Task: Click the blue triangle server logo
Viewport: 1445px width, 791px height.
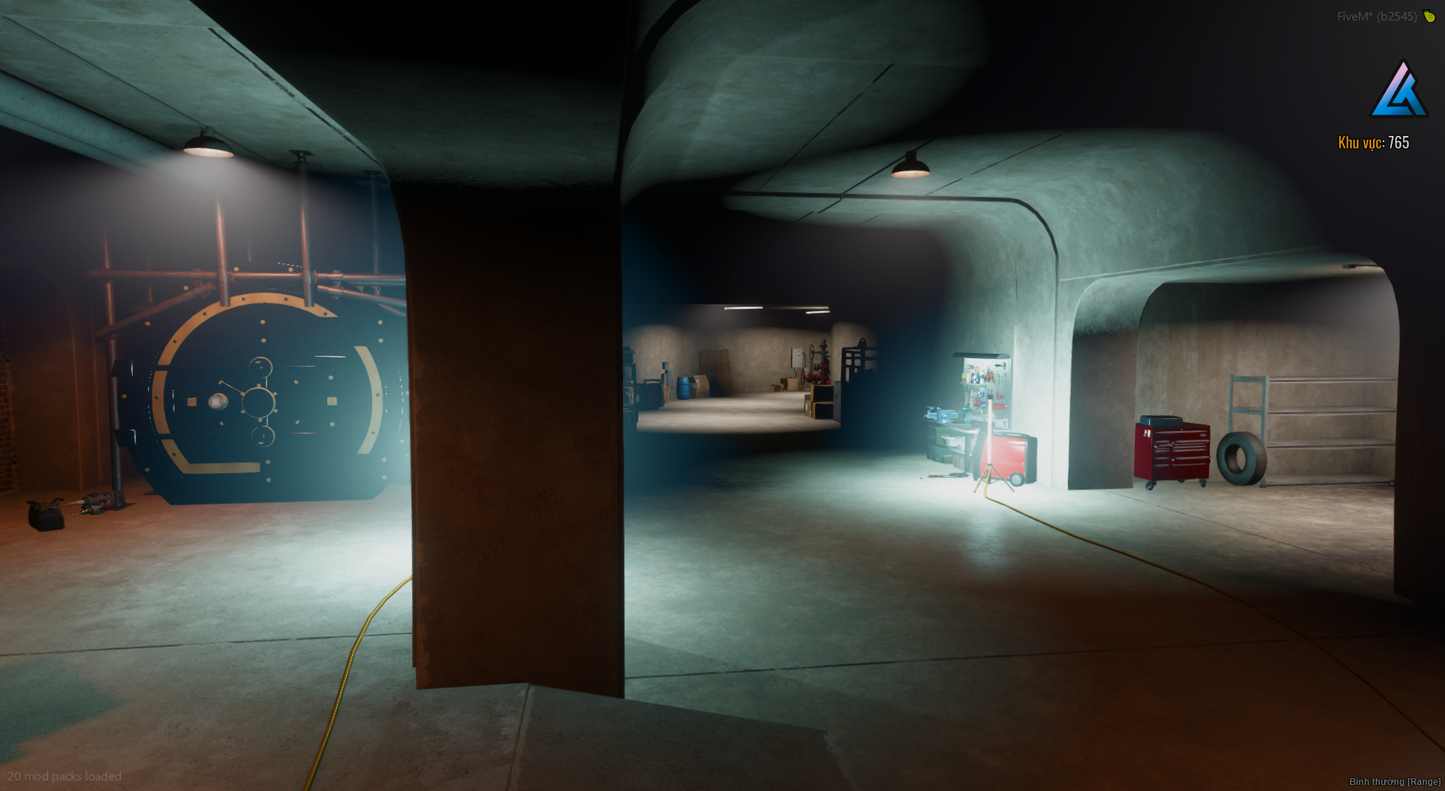Action: coord(1399,91)
